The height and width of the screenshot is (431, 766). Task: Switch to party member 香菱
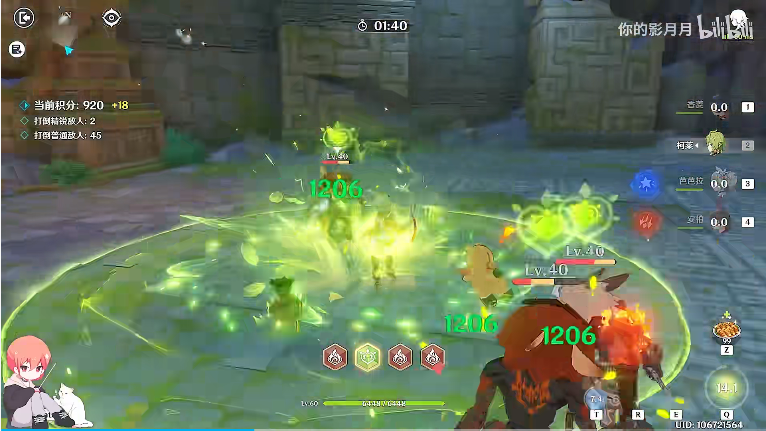pyautogui.click(x=719, y=108)
